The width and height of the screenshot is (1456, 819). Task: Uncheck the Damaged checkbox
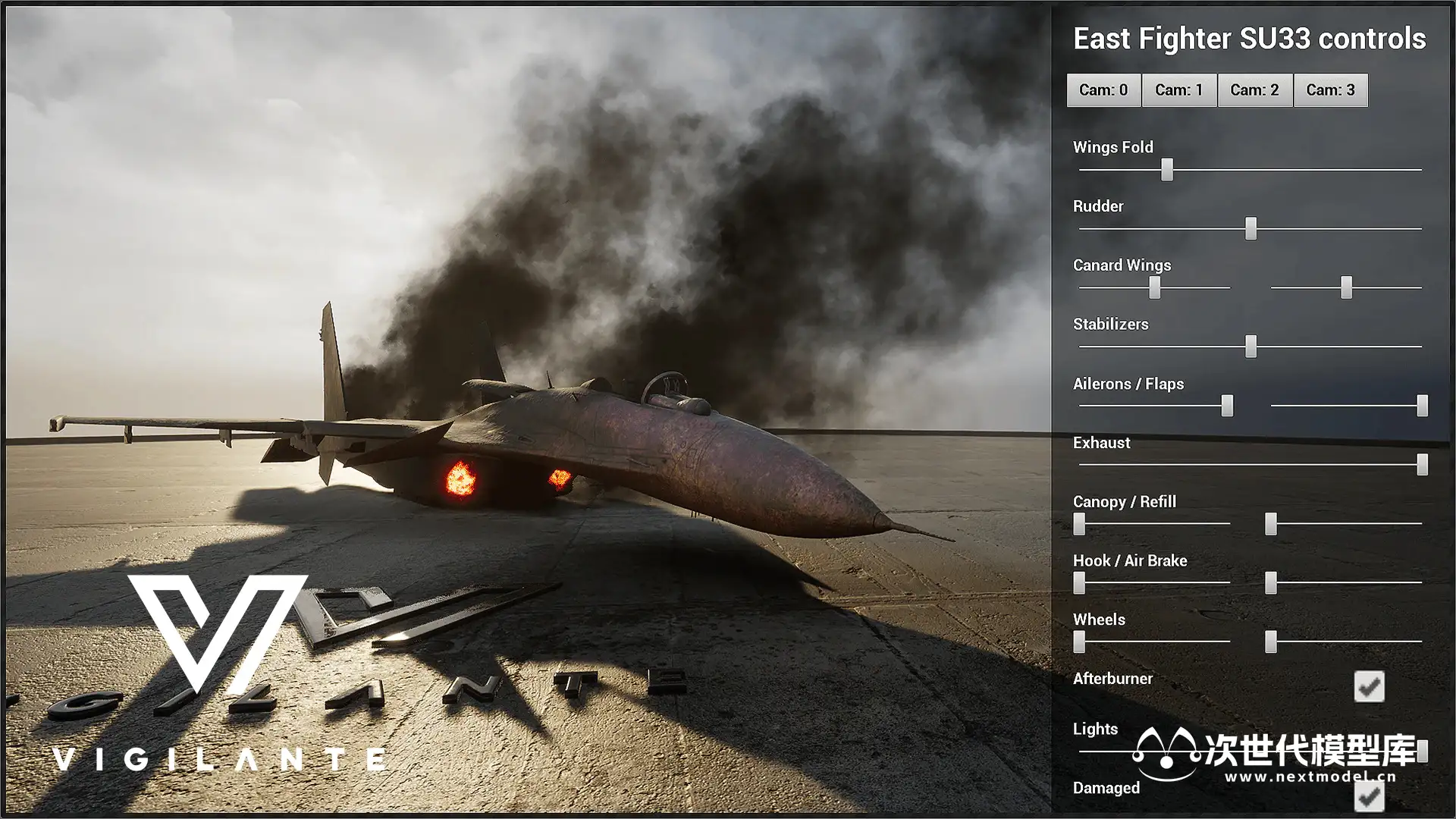tap(1369, 796)
